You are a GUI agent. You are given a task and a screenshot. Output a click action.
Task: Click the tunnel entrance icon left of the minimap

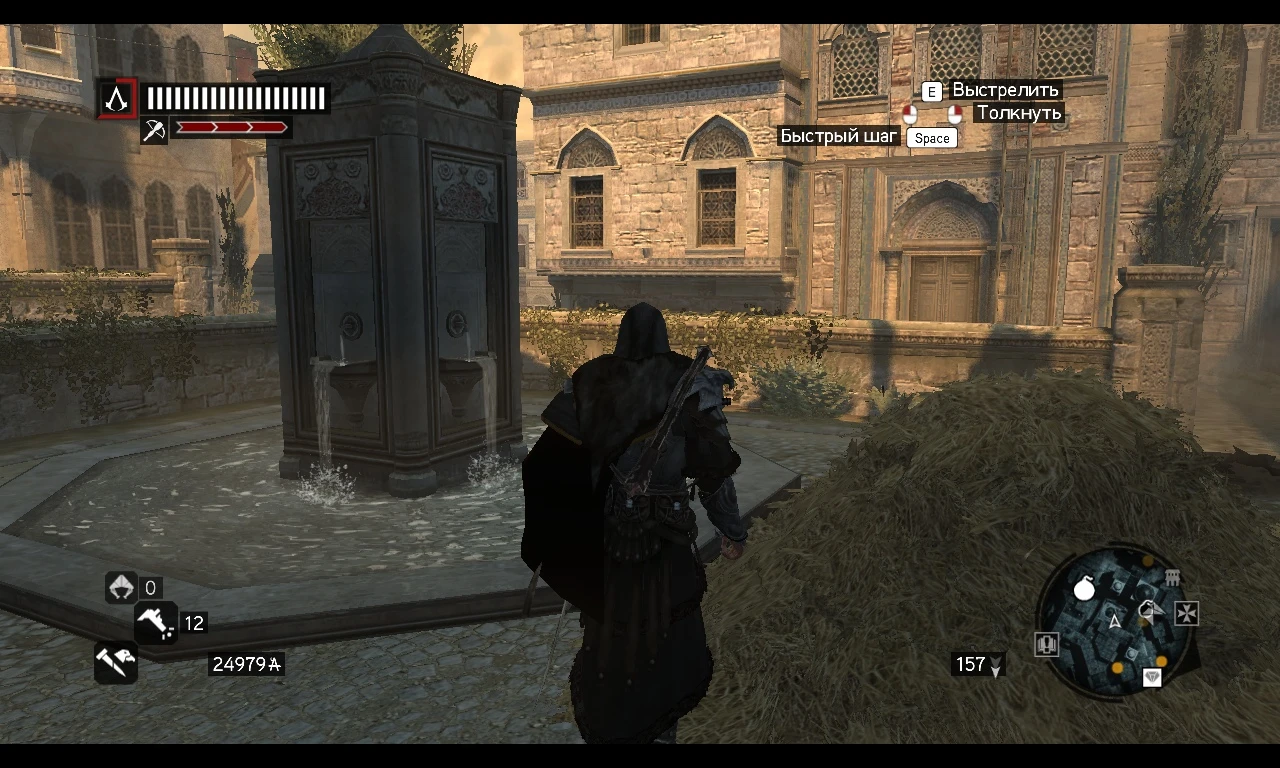coord(1046,644)
